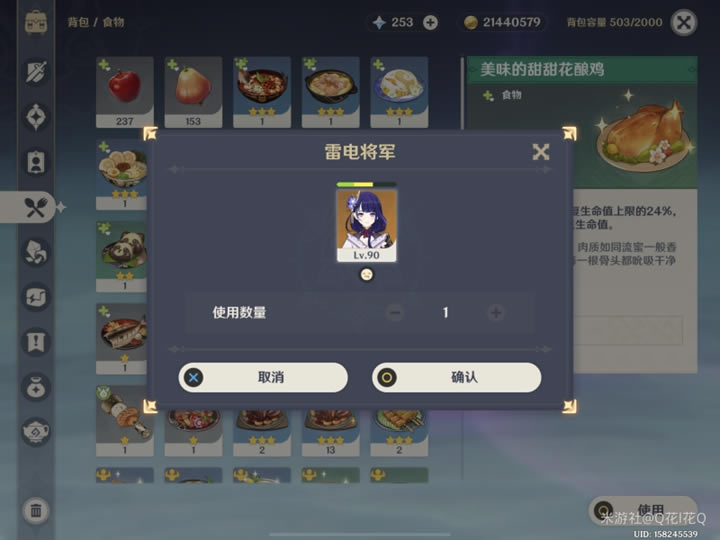This screenshot has width=720, height=540.
Task: Decrease use quantity with minus button
Action: (x=395, y=313)
